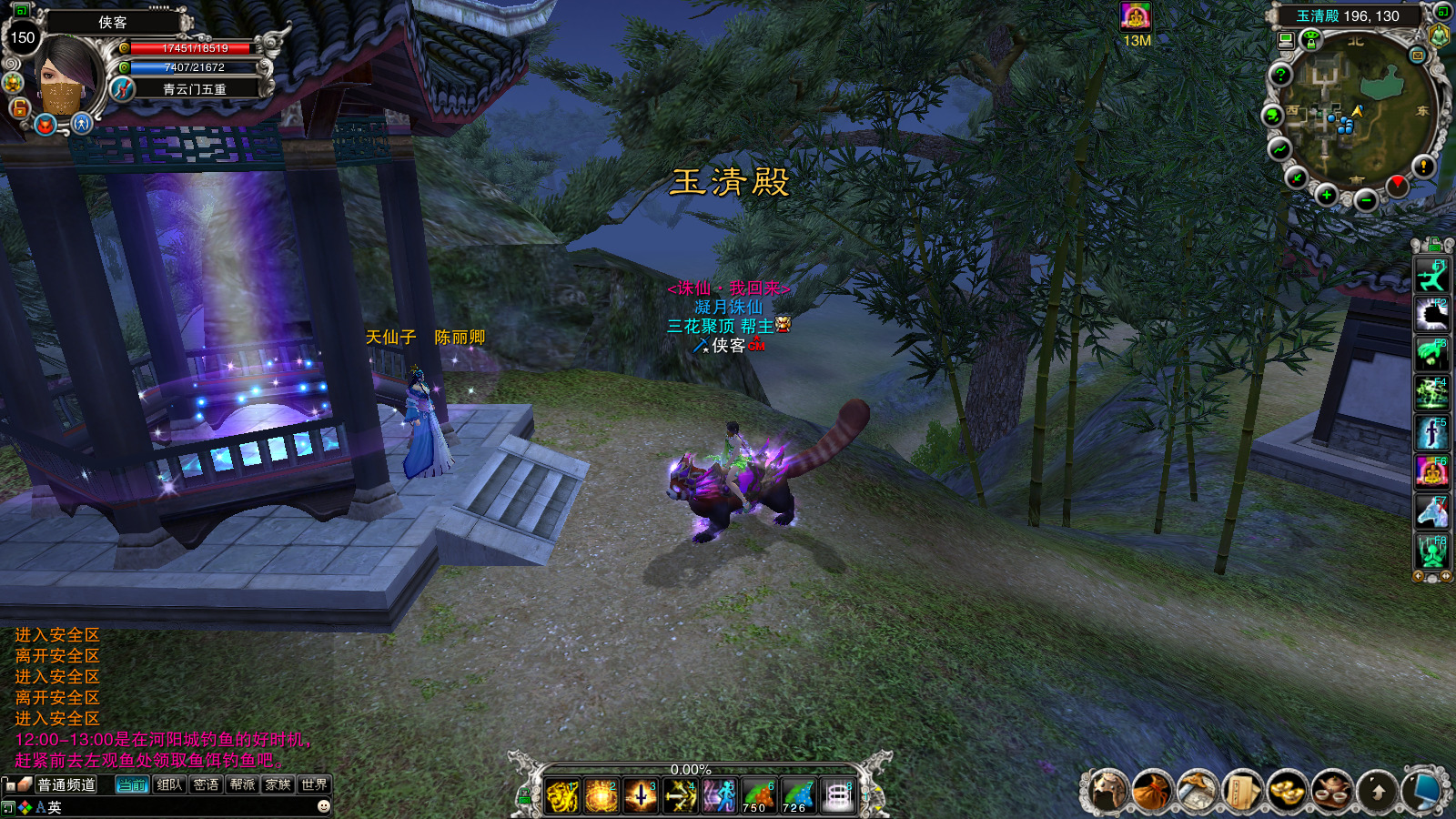Screen dimensions: 1456x819
Task: Zoom out the minimap with the minus button
Action: pyautogui.click(x=1365, y=199)
